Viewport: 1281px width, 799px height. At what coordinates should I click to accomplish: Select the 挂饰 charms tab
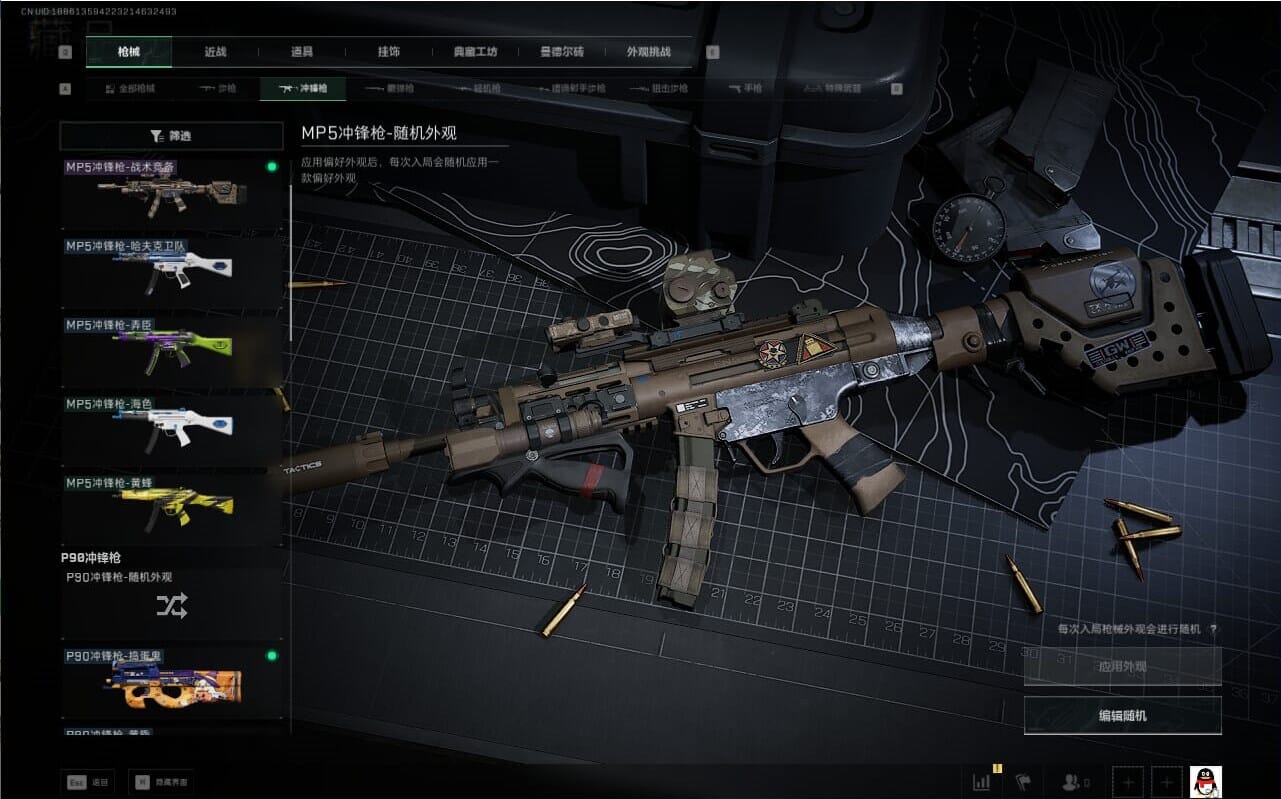coord(387,52)
